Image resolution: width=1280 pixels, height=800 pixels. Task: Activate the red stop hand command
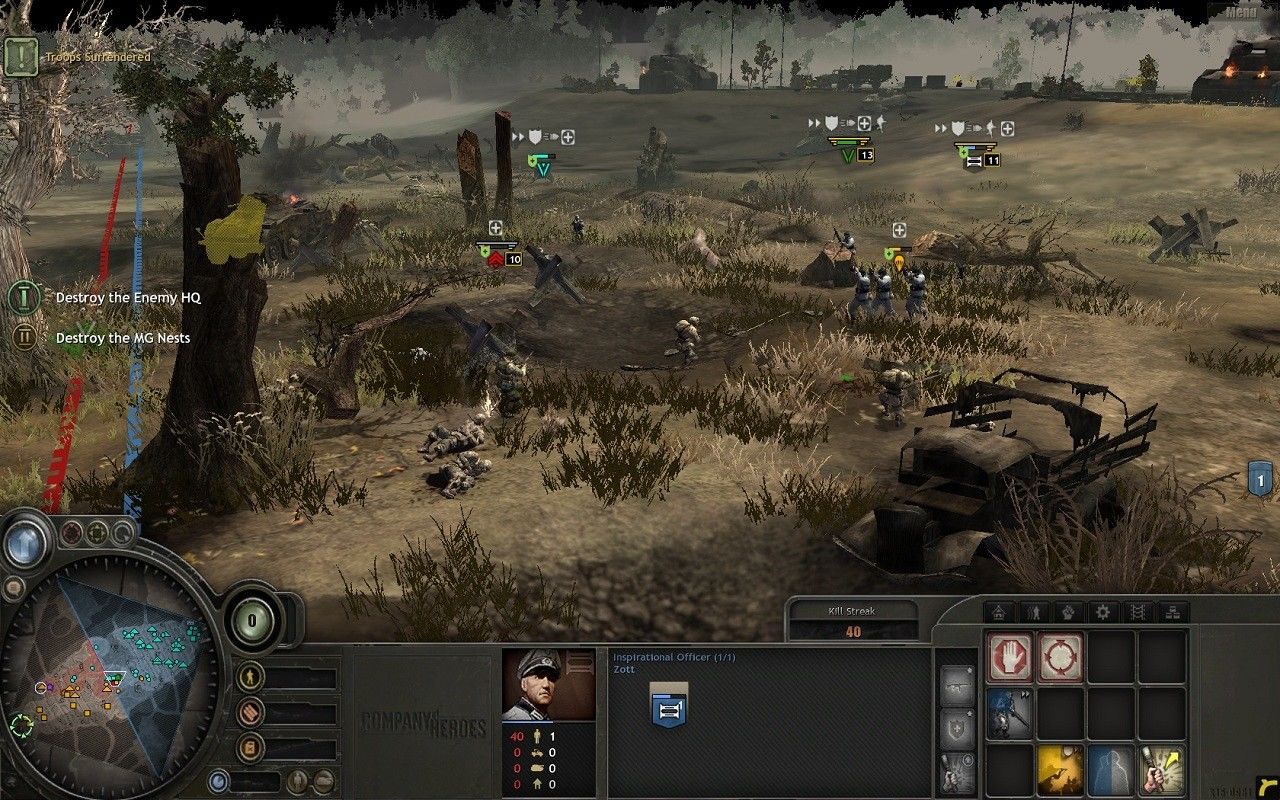[x=1010, y=657]
